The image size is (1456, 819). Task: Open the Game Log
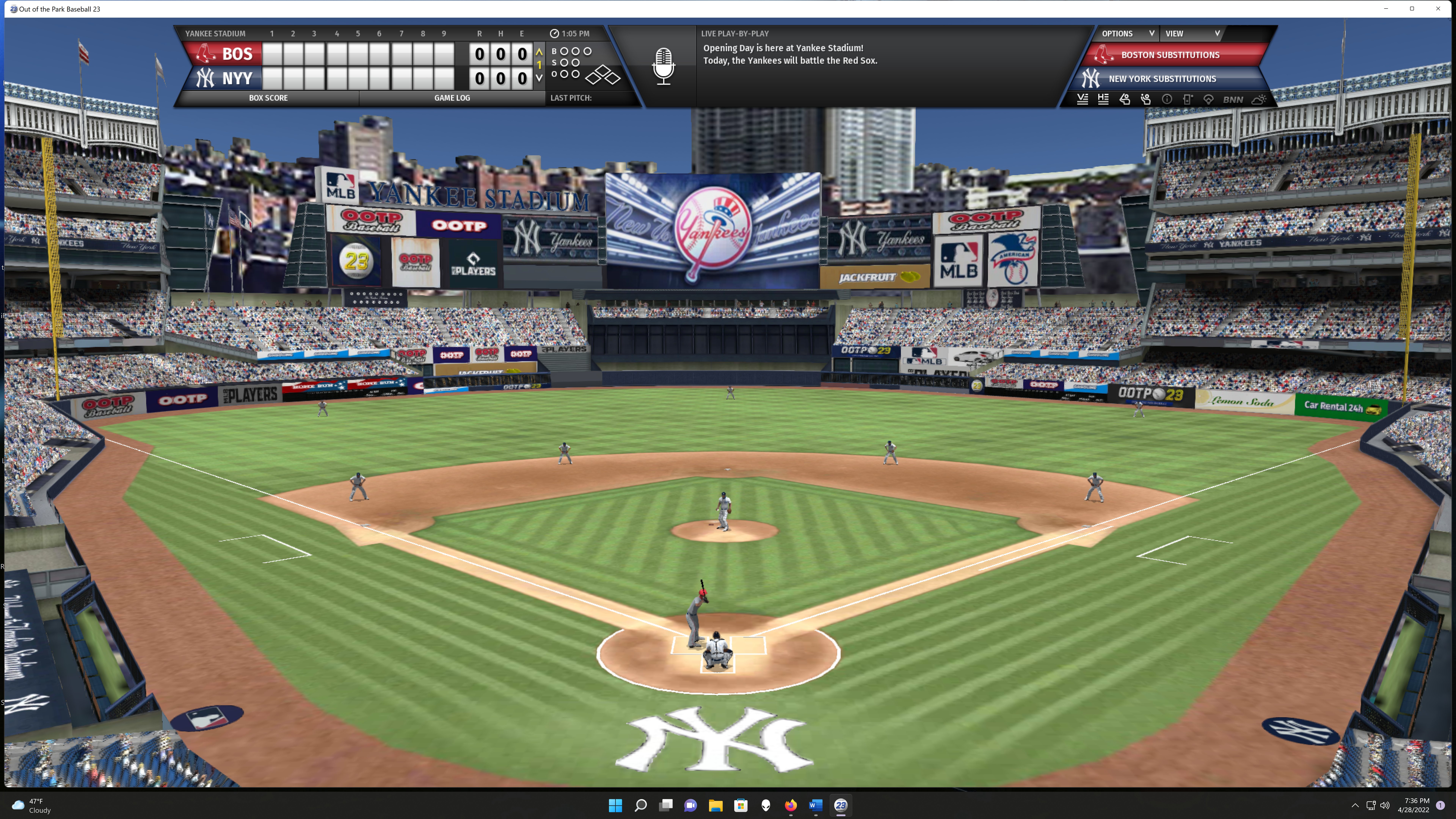[x=452, y=98]
